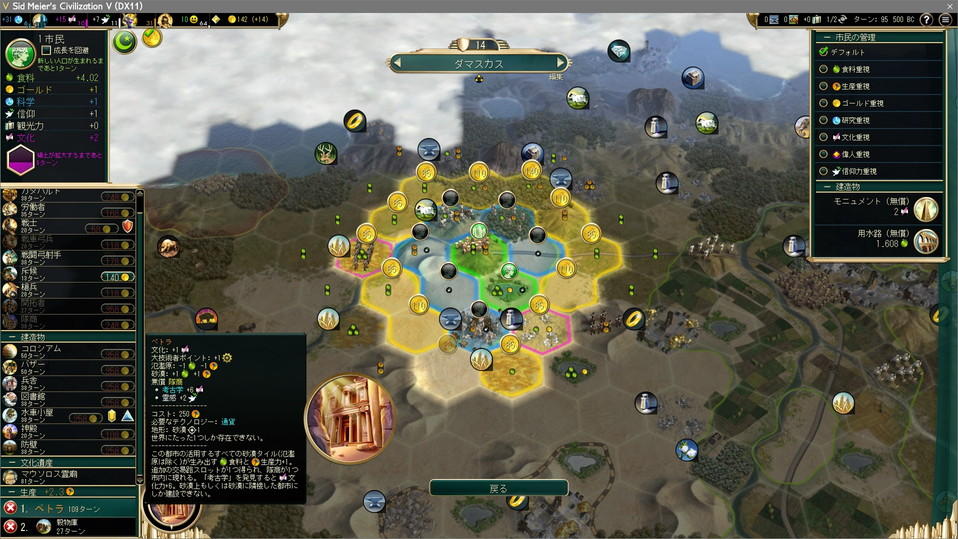
Task: Open the help question mark icon
Action: point(926,19)
